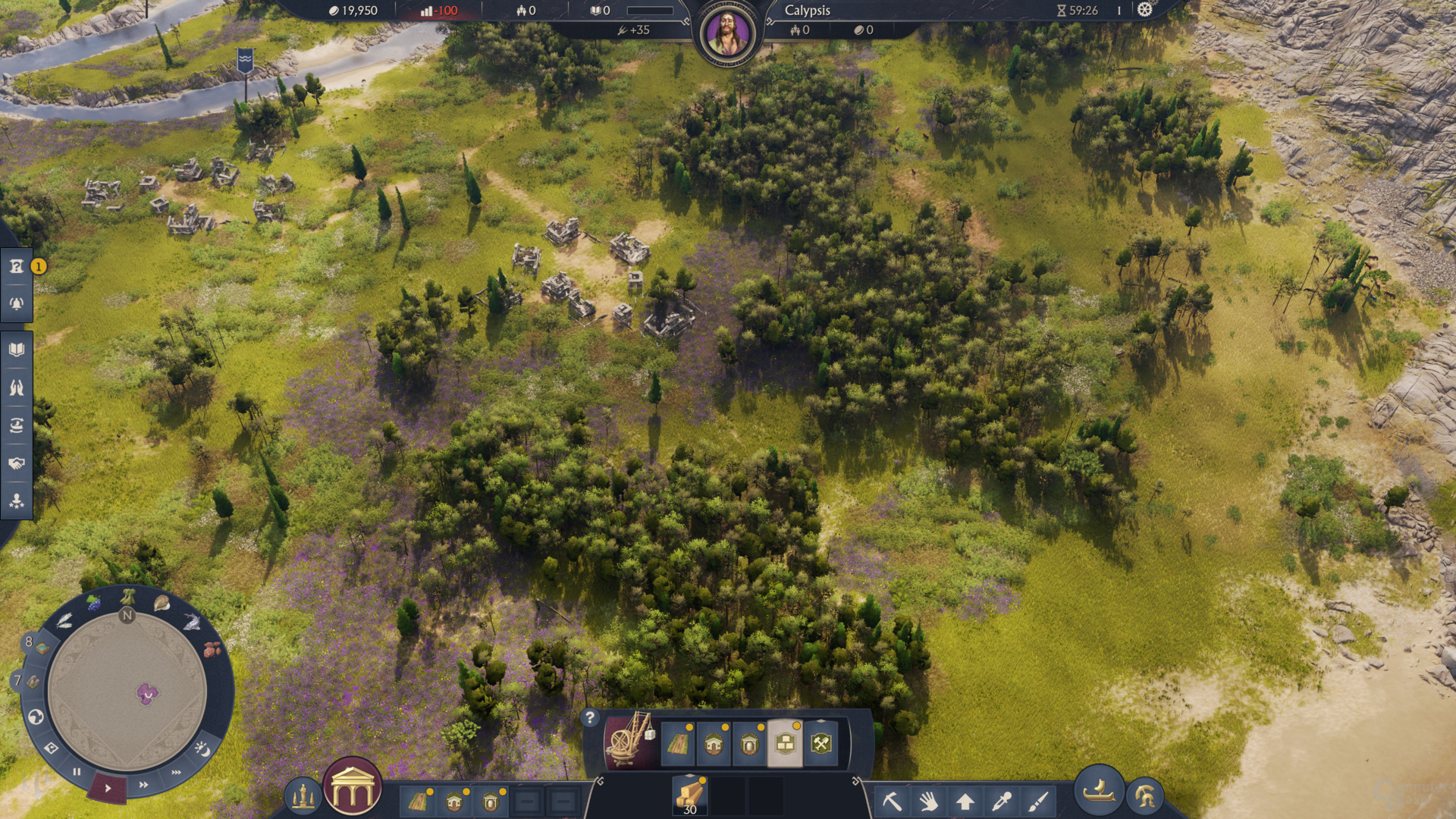This screenshot has height=819, width=1456.
Task: Open the settings gear menu
Action: (x=1144, y=10)
